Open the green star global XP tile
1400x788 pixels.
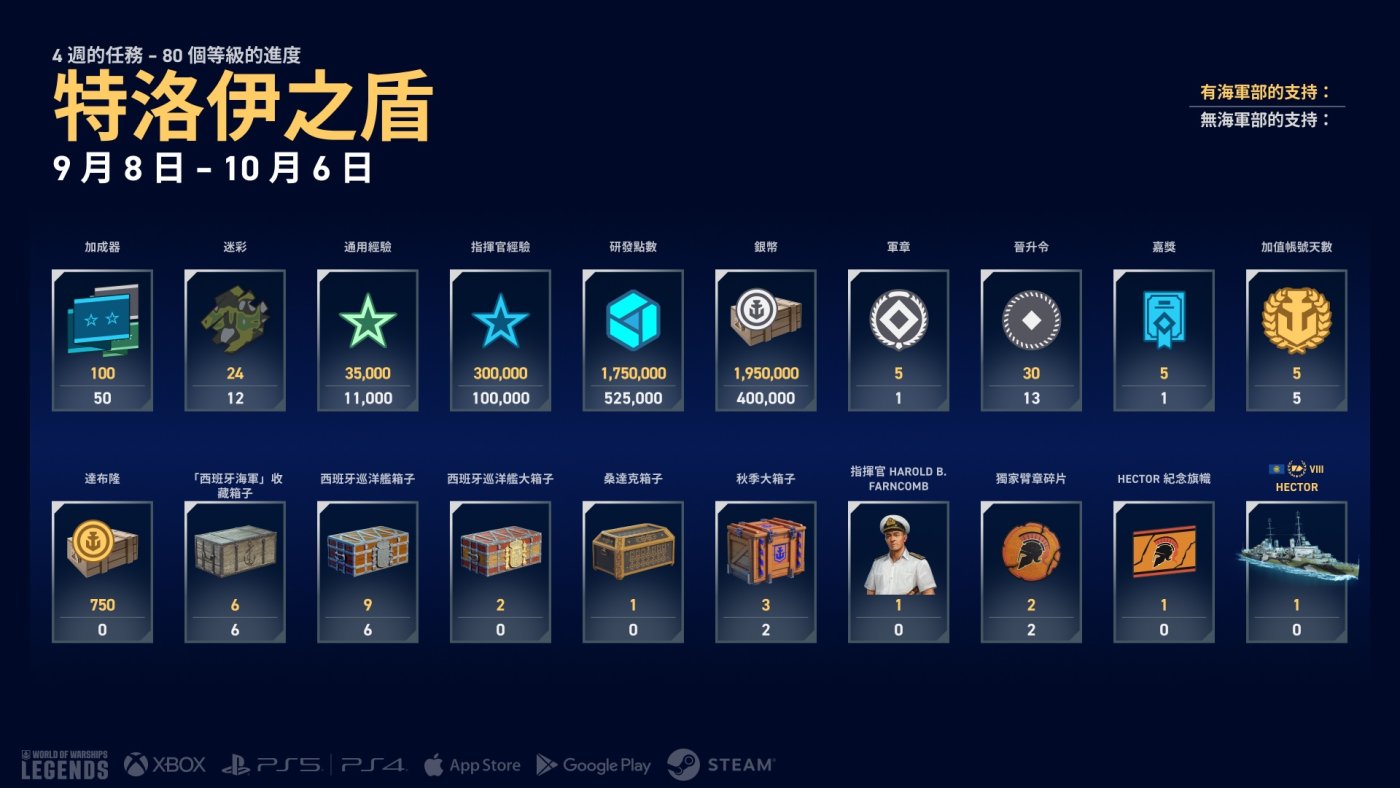(367, 340)
